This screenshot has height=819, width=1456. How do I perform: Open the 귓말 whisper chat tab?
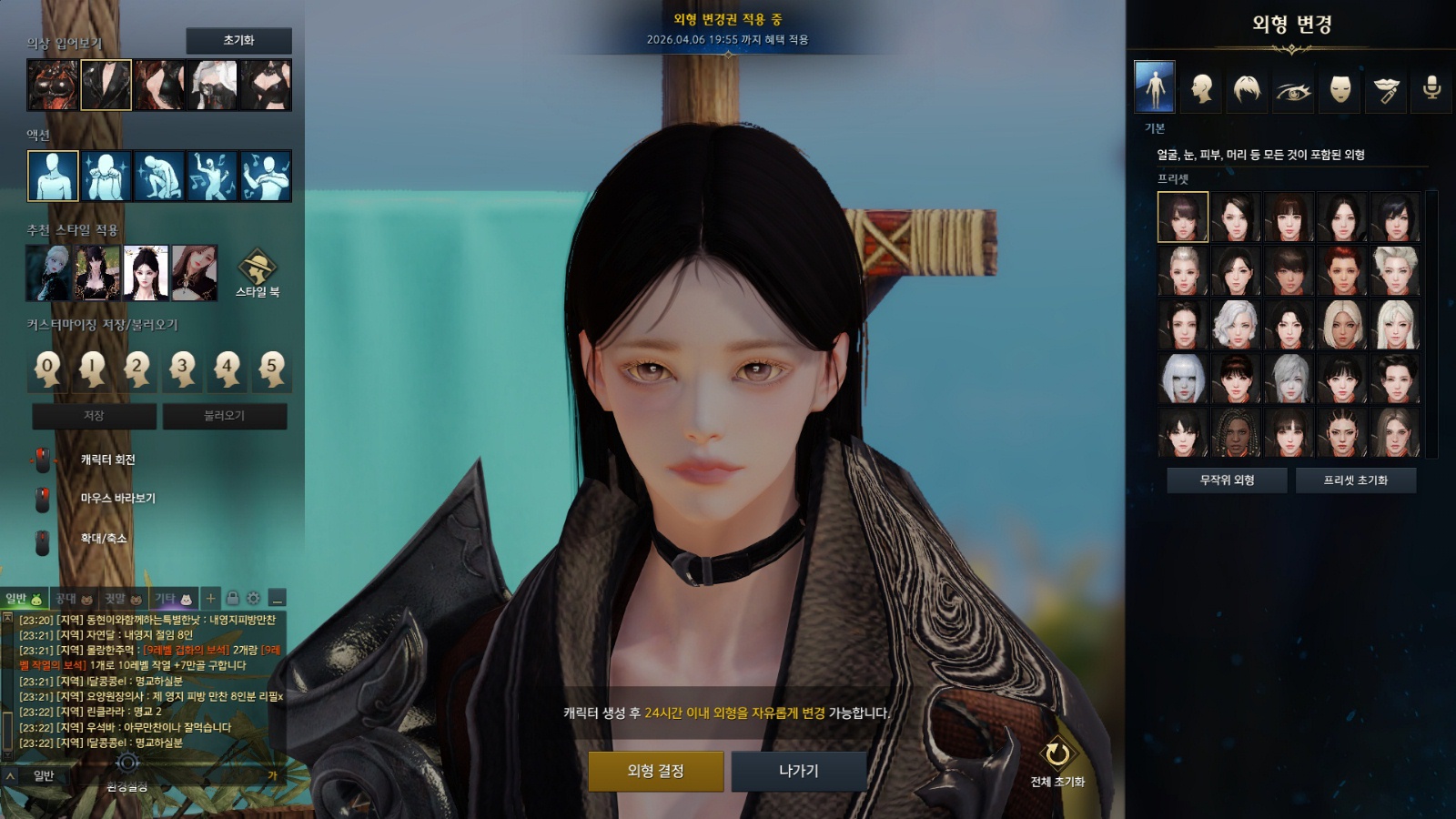click(123, 598)
